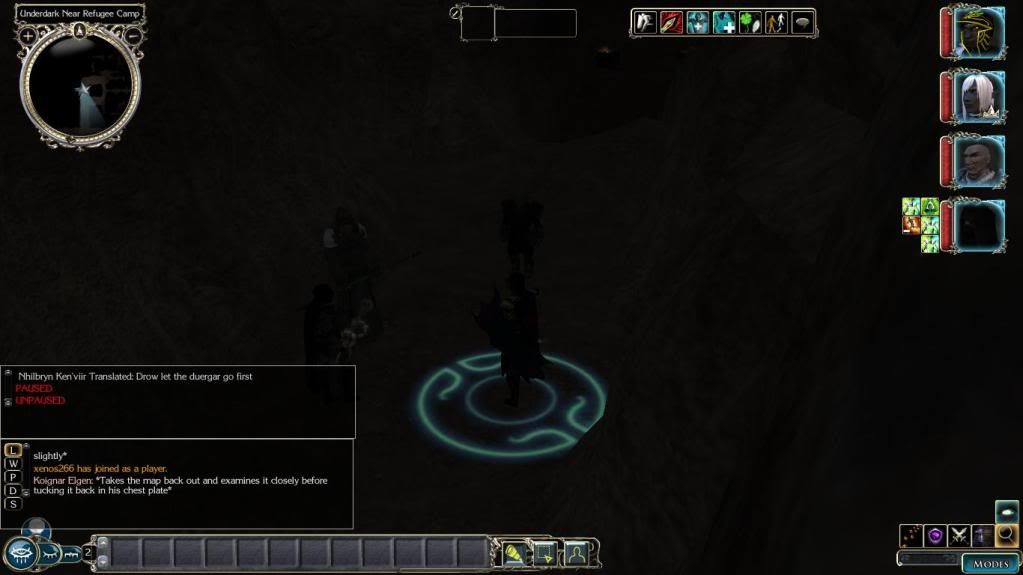Switch chat to the P channel

[13, 477]
